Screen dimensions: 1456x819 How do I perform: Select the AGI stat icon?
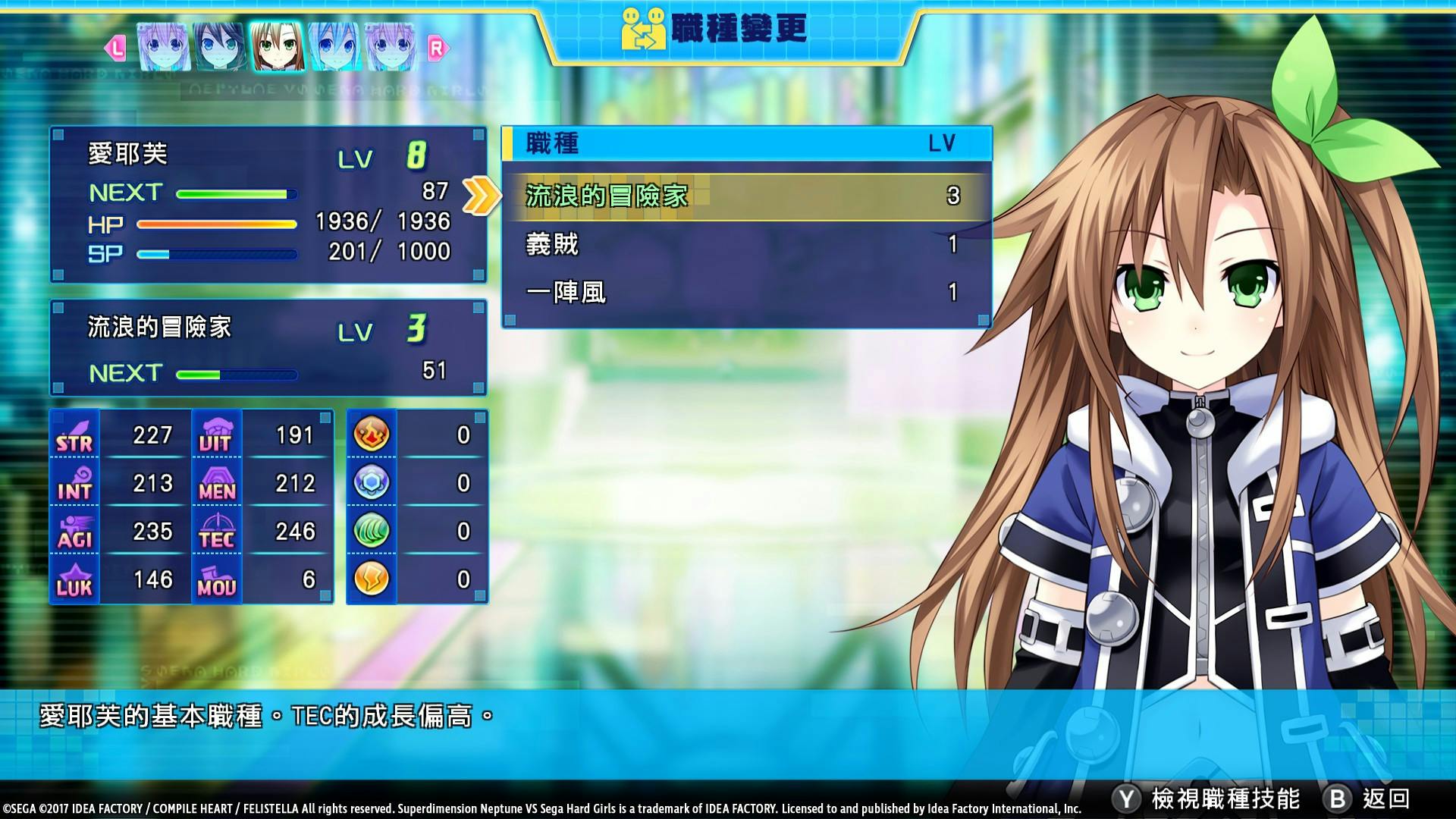[x=74, y=532]
